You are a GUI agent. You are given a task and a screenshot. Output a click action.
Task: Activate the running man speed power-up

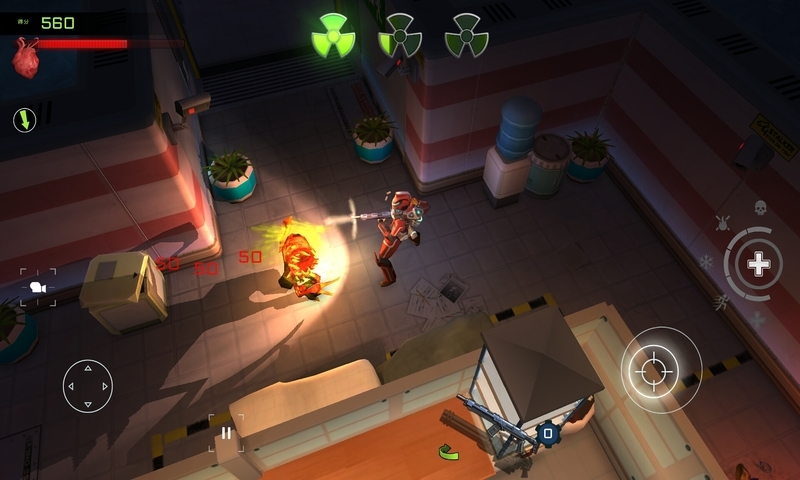[720, 300]
